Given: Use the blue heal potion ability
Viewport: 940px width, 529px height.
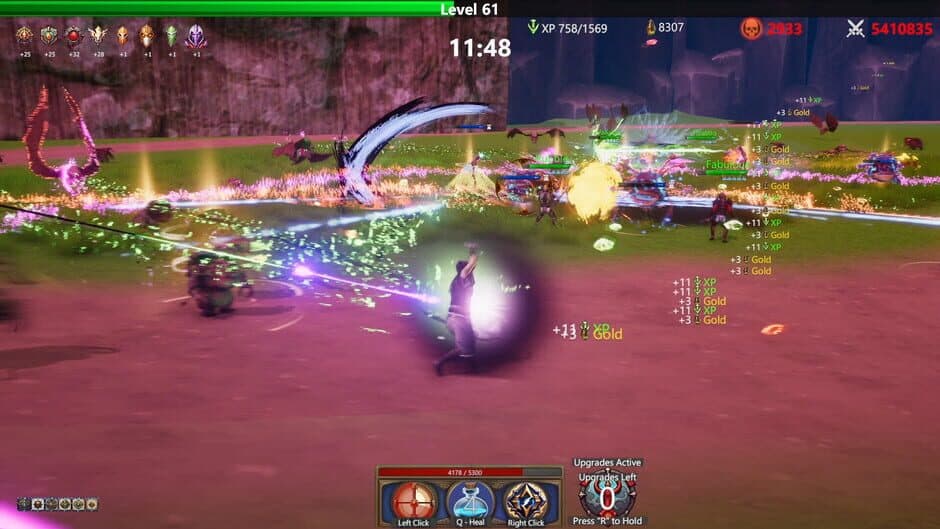Looking at the screenshot, I should click(469, 502).
